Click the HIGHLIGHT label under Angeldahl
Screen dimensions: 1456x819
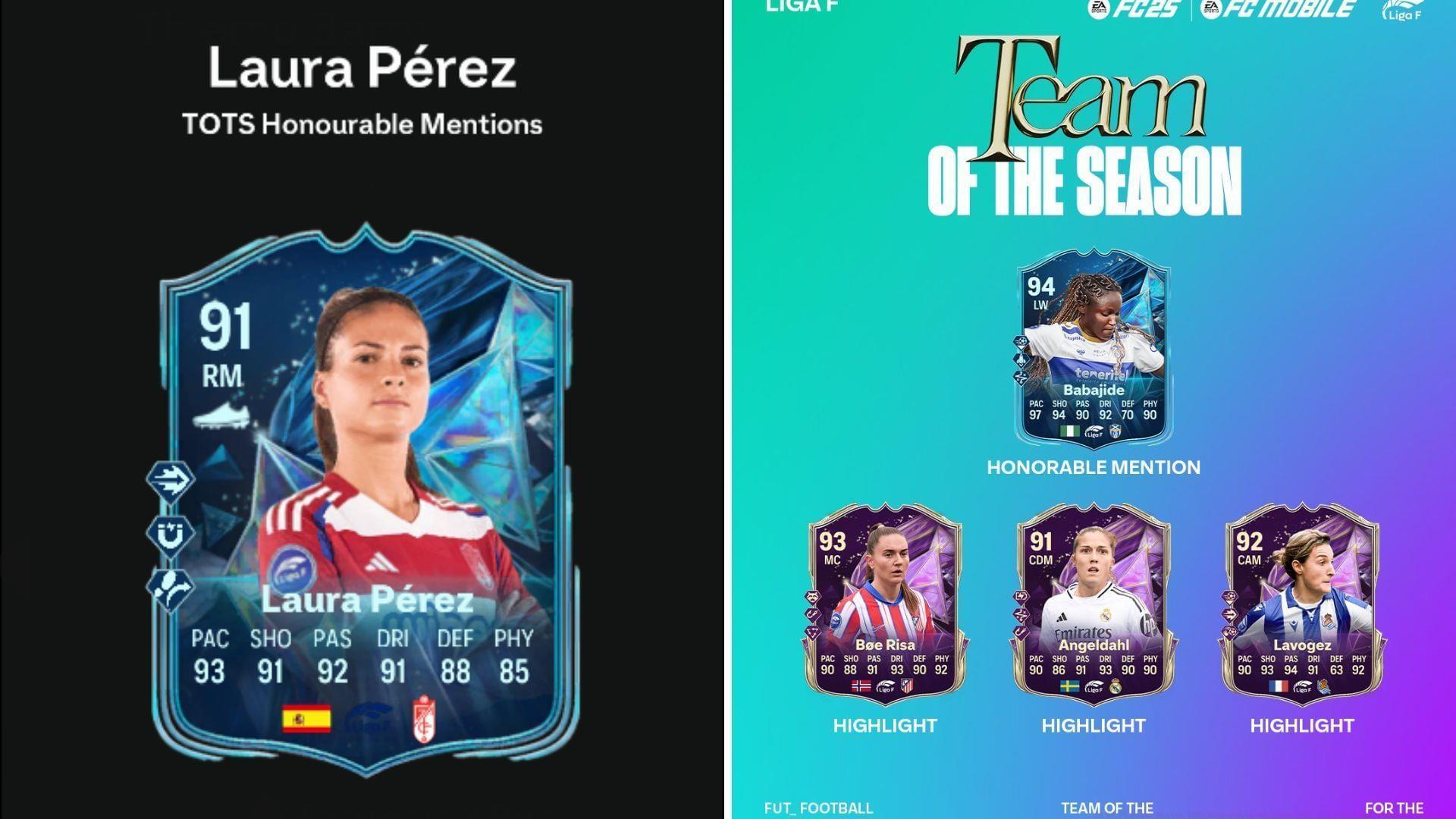1092,725
